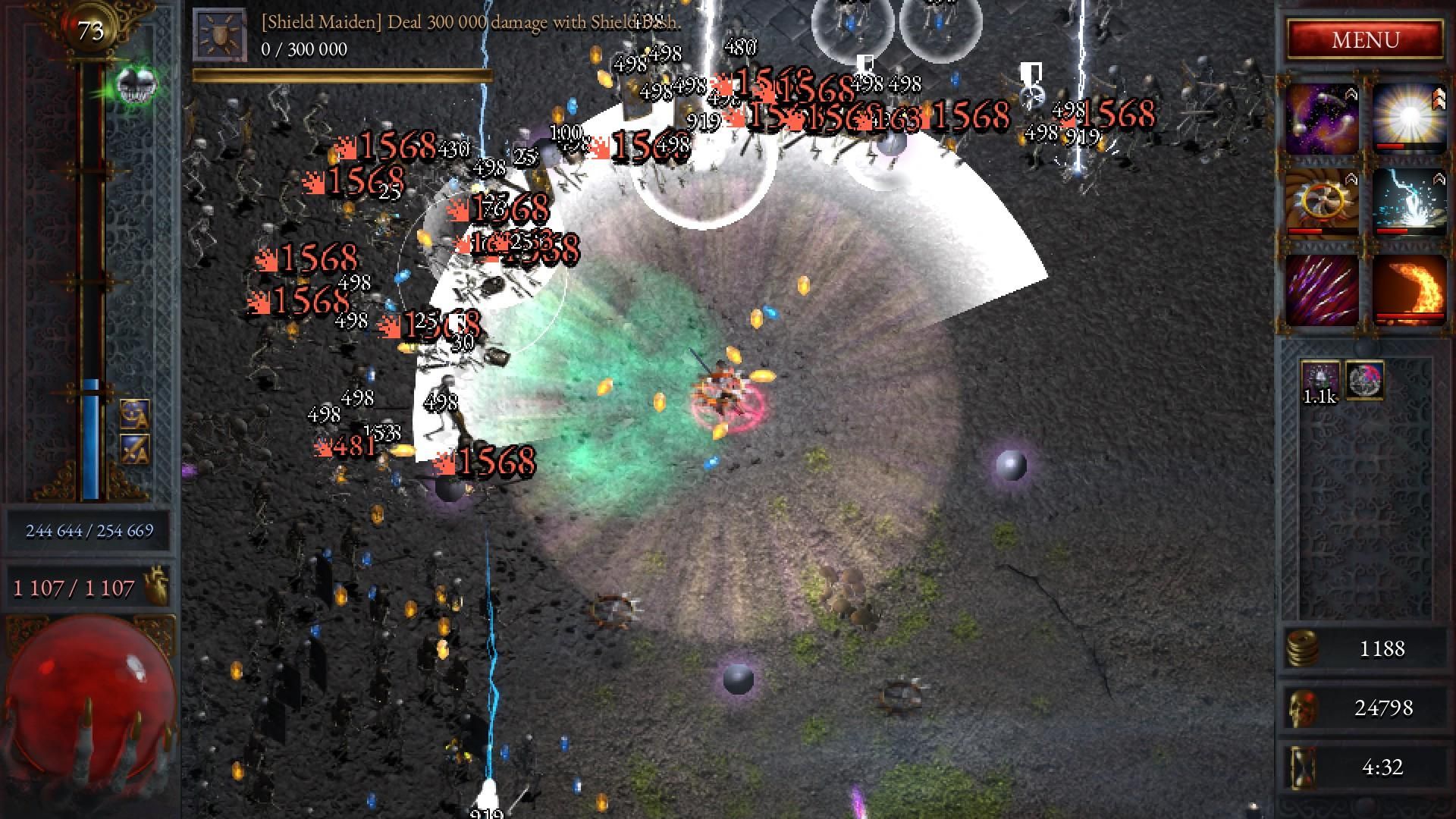This screenshot has width=1456, height=819.
Task: Select the purple orbiting orbs ability icon
Action: [1322, 118]
